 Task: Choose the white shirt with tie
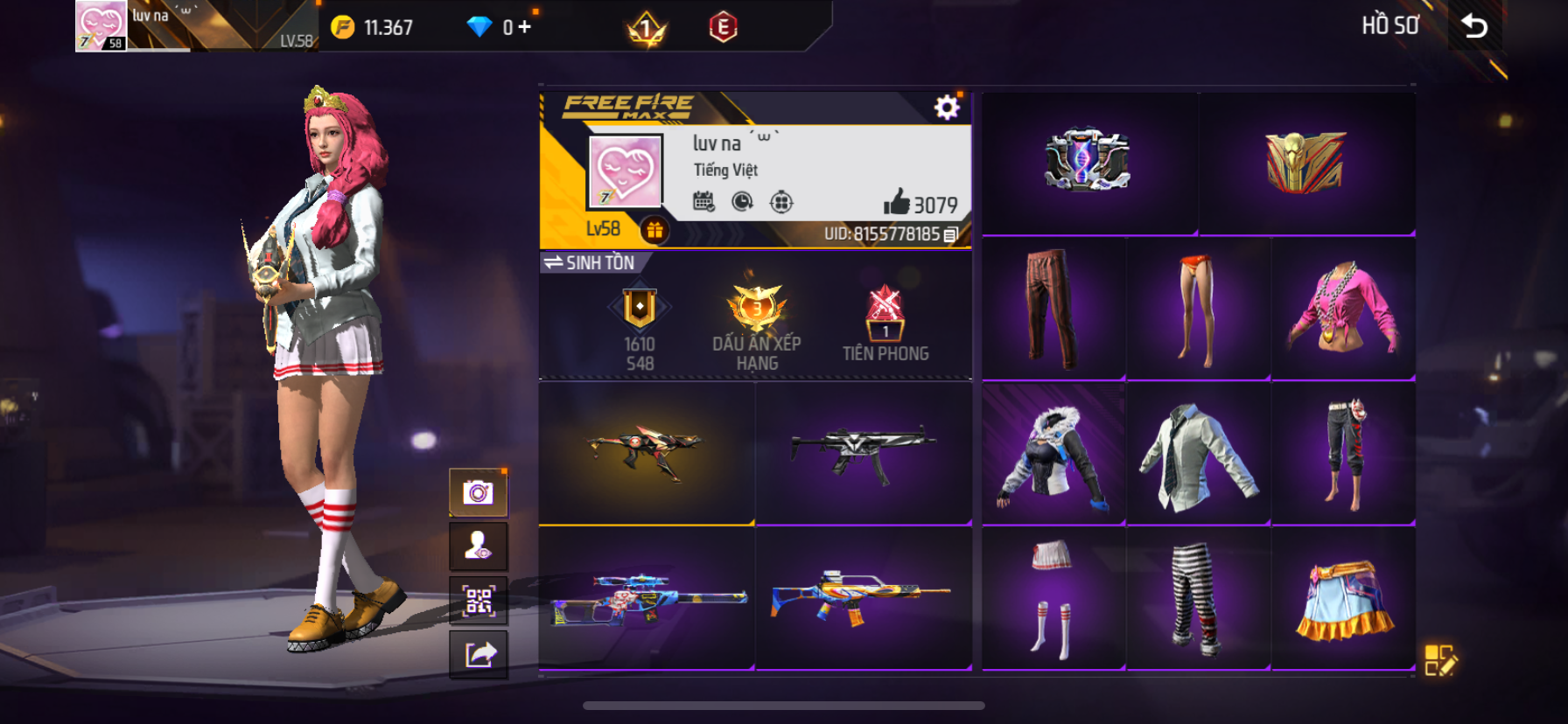(x=1198, y=455)
